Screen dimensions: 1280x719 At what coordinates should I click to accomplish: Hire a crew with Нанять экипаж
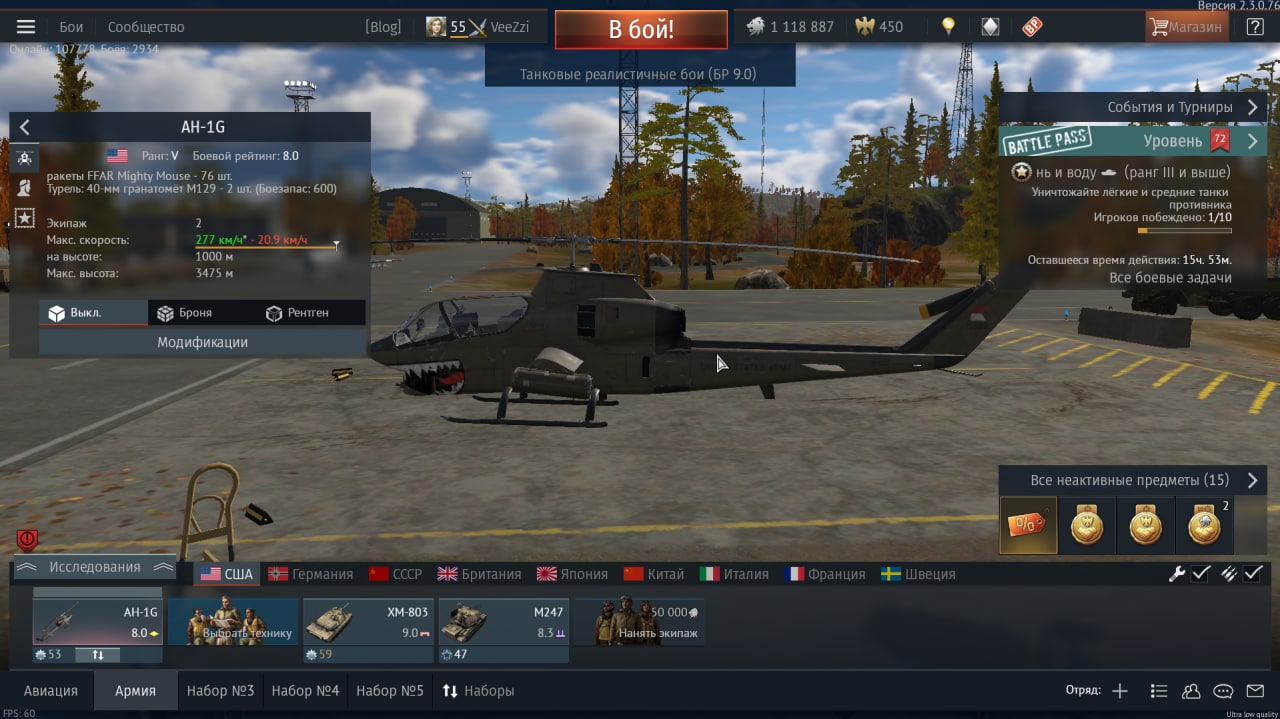(x=640, y=622)
